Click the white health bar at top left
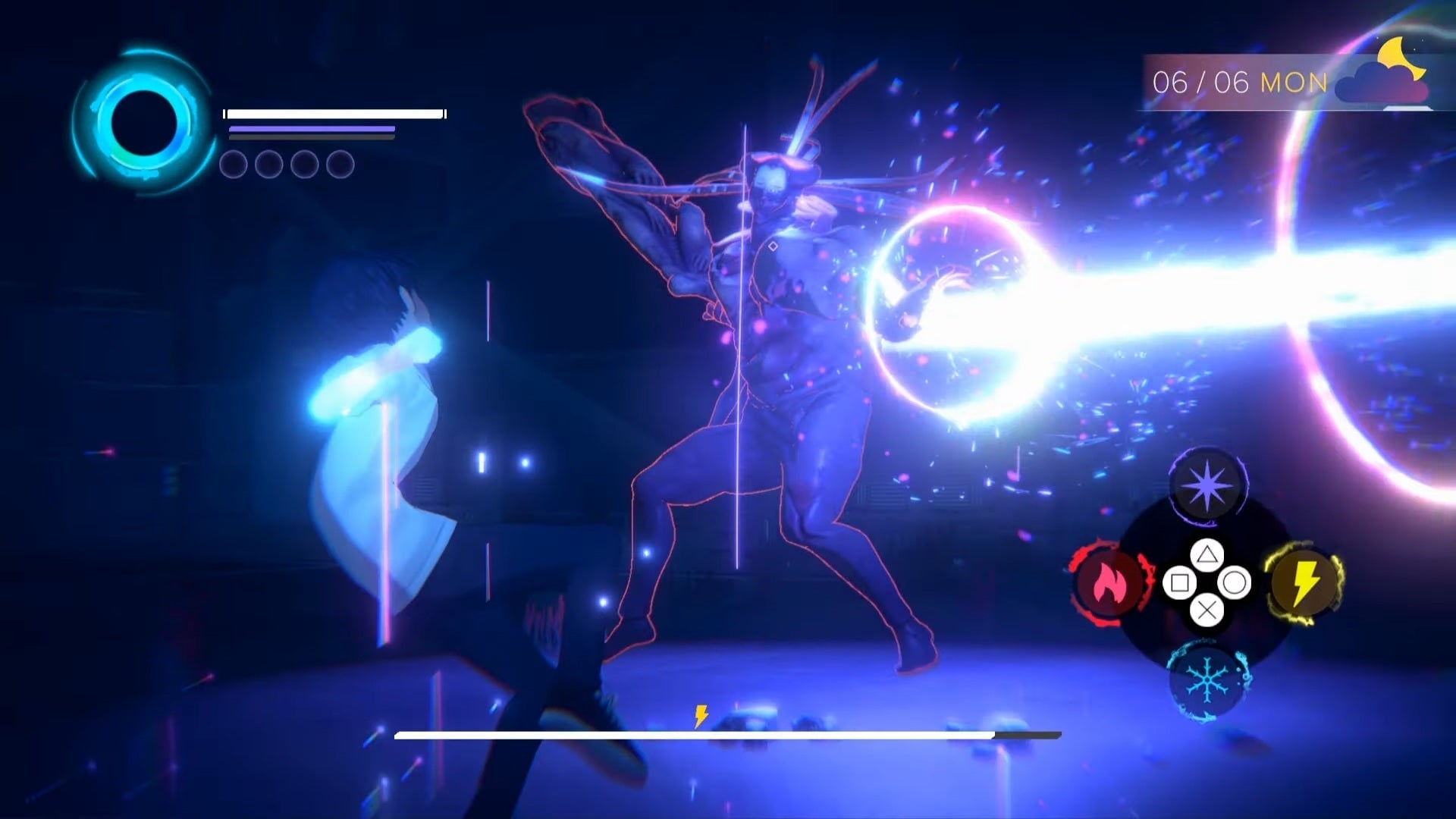Viewport: 1456px width, 819px height. [332, 112]
